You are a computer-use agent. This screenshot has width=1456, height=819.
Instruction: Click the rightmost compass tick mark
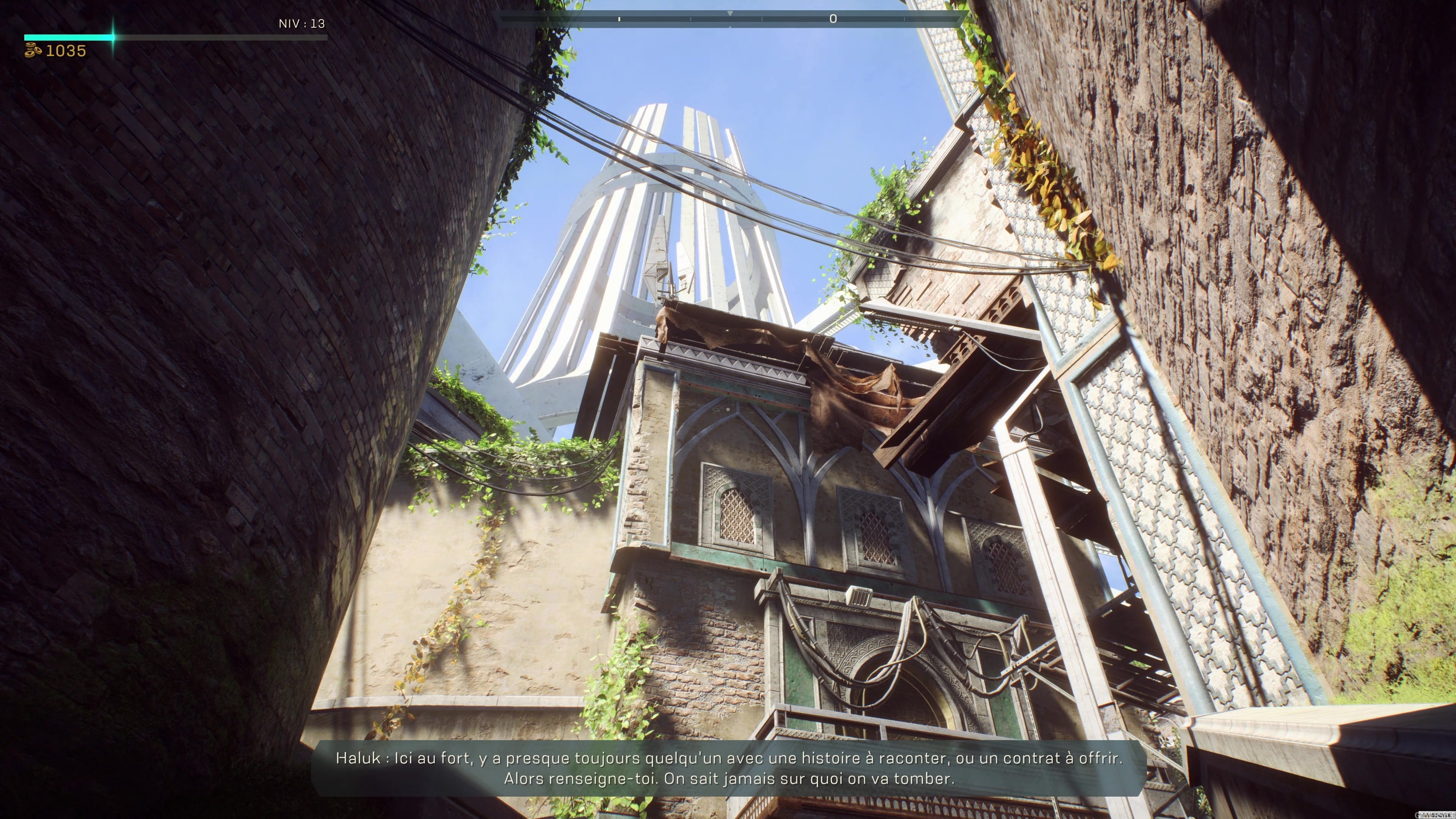coord(904,19)
